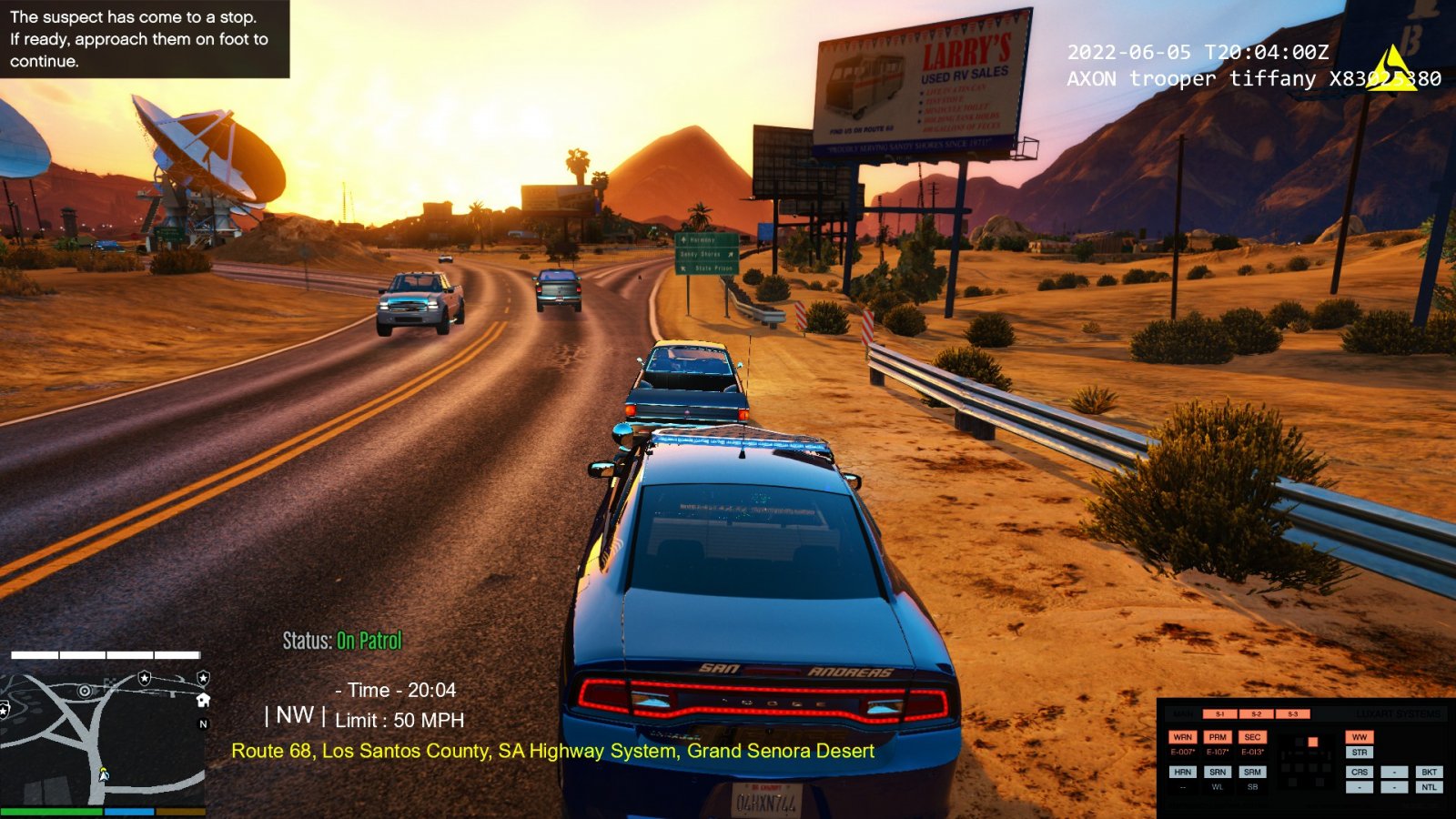Activate the SRN siren button

click(x=1218, y=772)
